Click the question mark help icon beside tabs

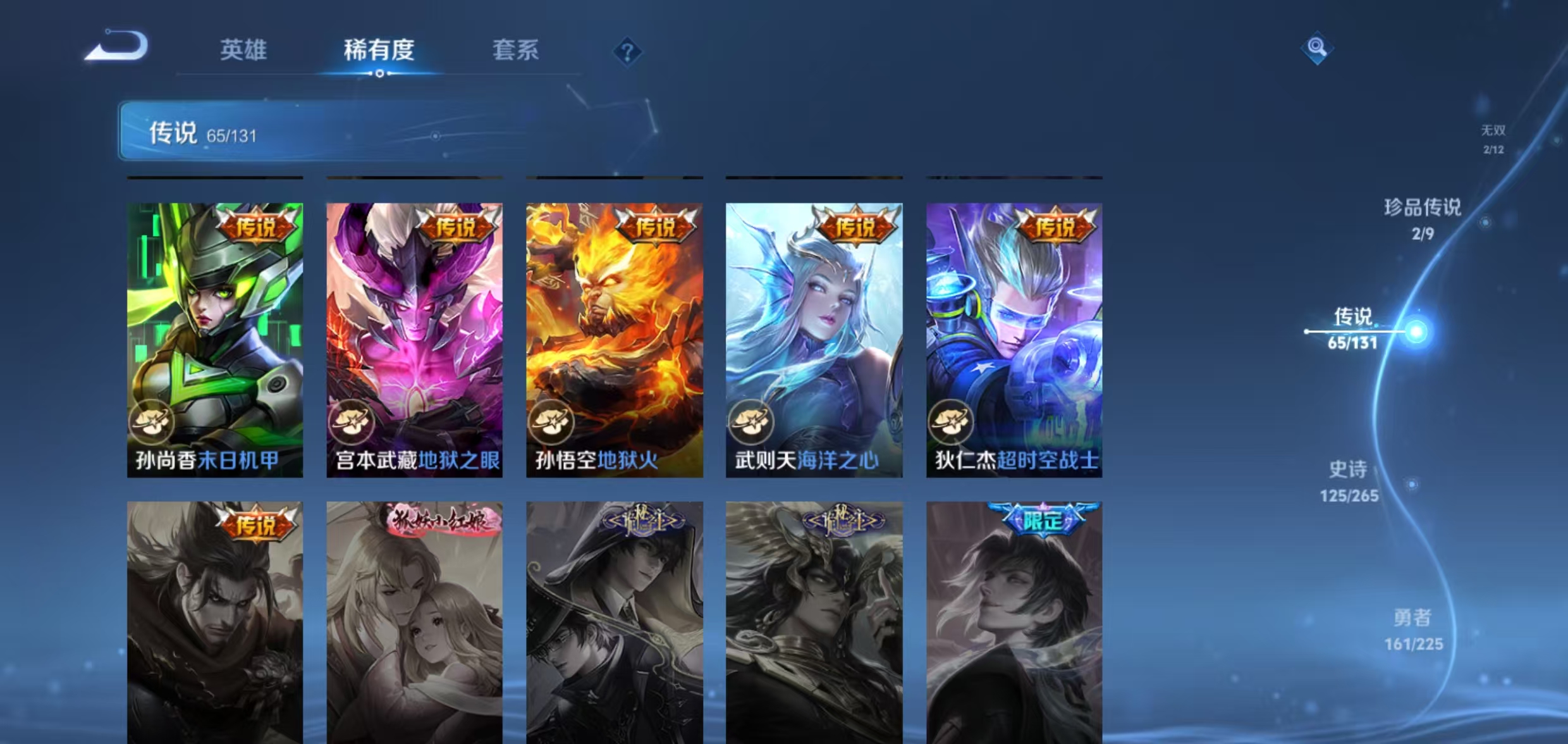(627, 51)
